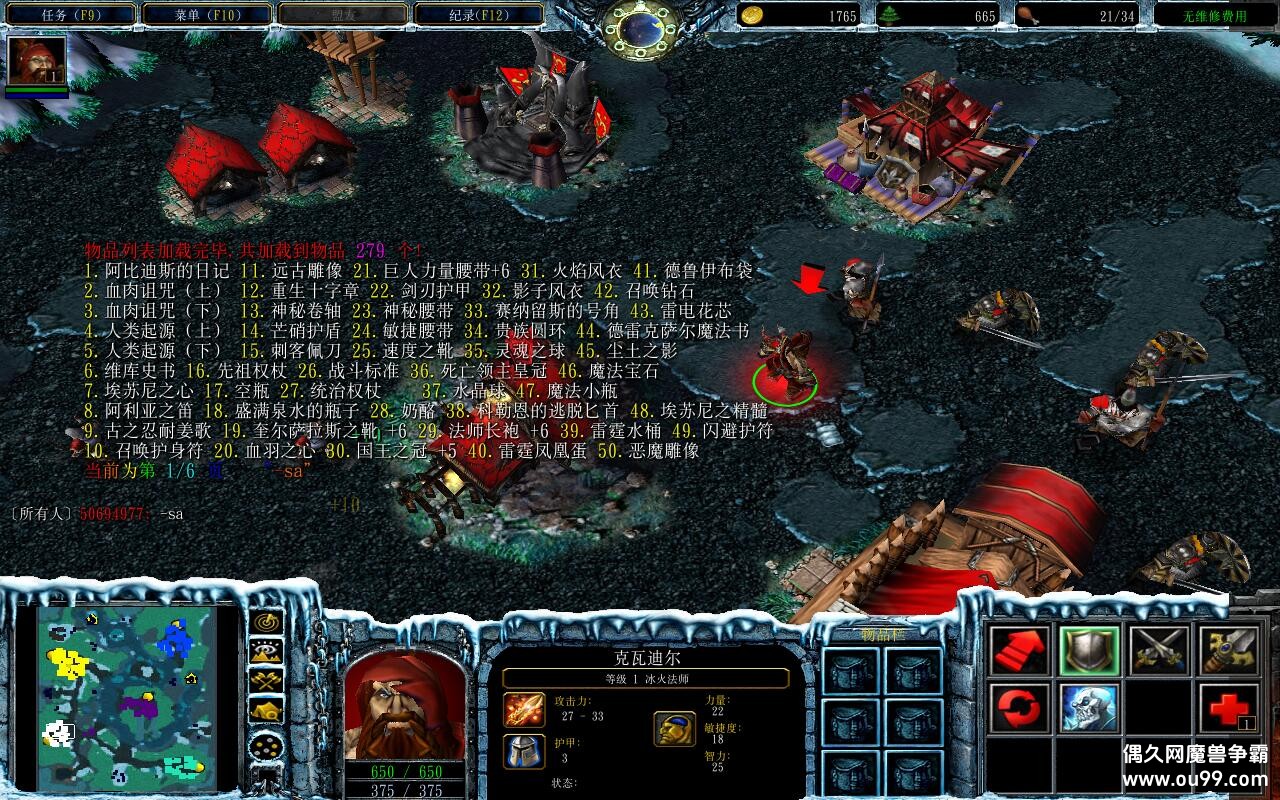
Task: Open the red cross hero skills menu
Action: coord(1229,708)
